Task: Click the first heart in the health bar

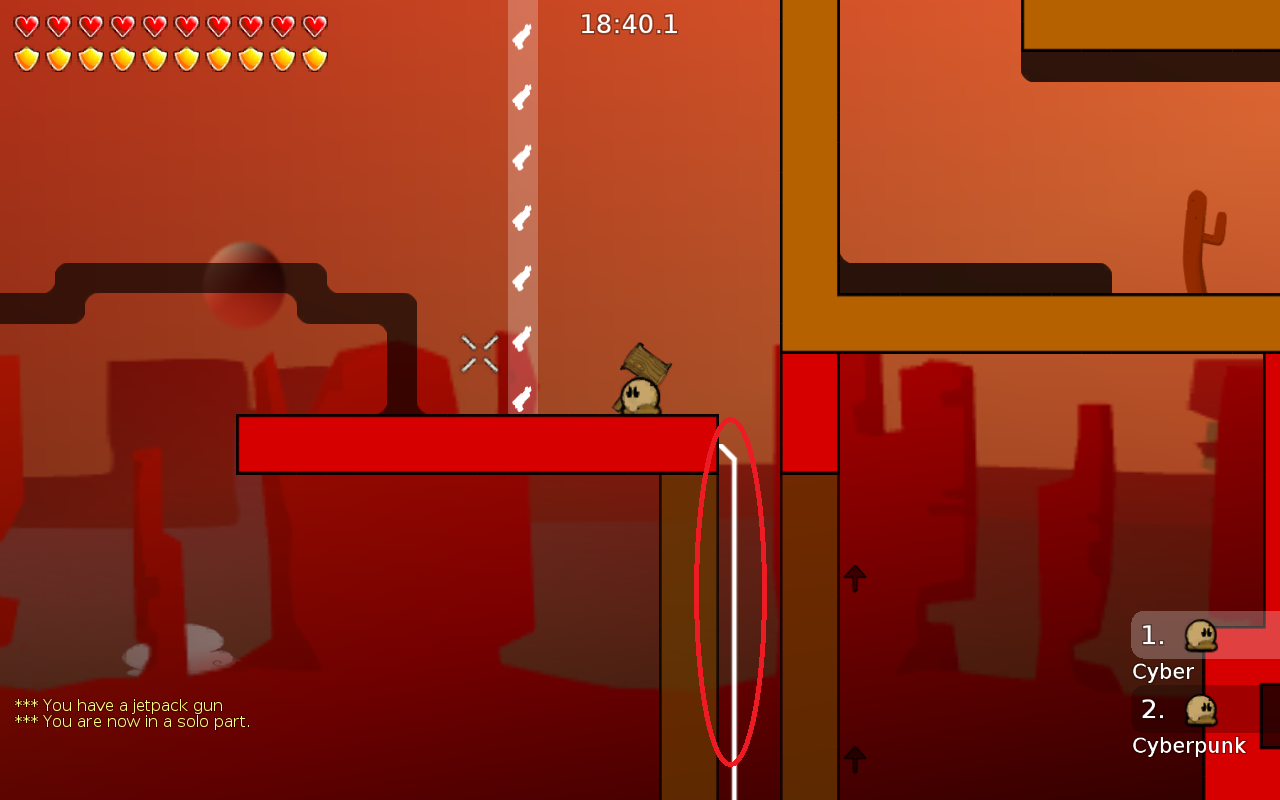Action: click(27, 27)
